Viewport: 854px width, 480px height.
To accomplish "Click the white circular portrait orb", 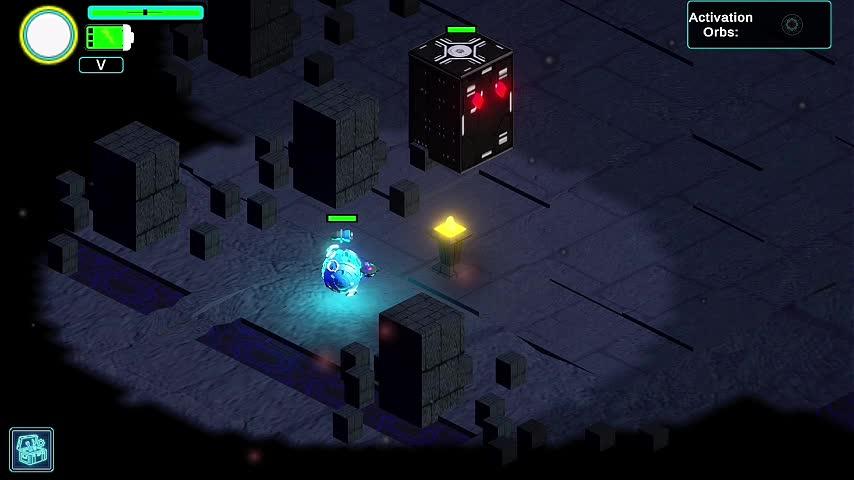I will pos(49,36).
